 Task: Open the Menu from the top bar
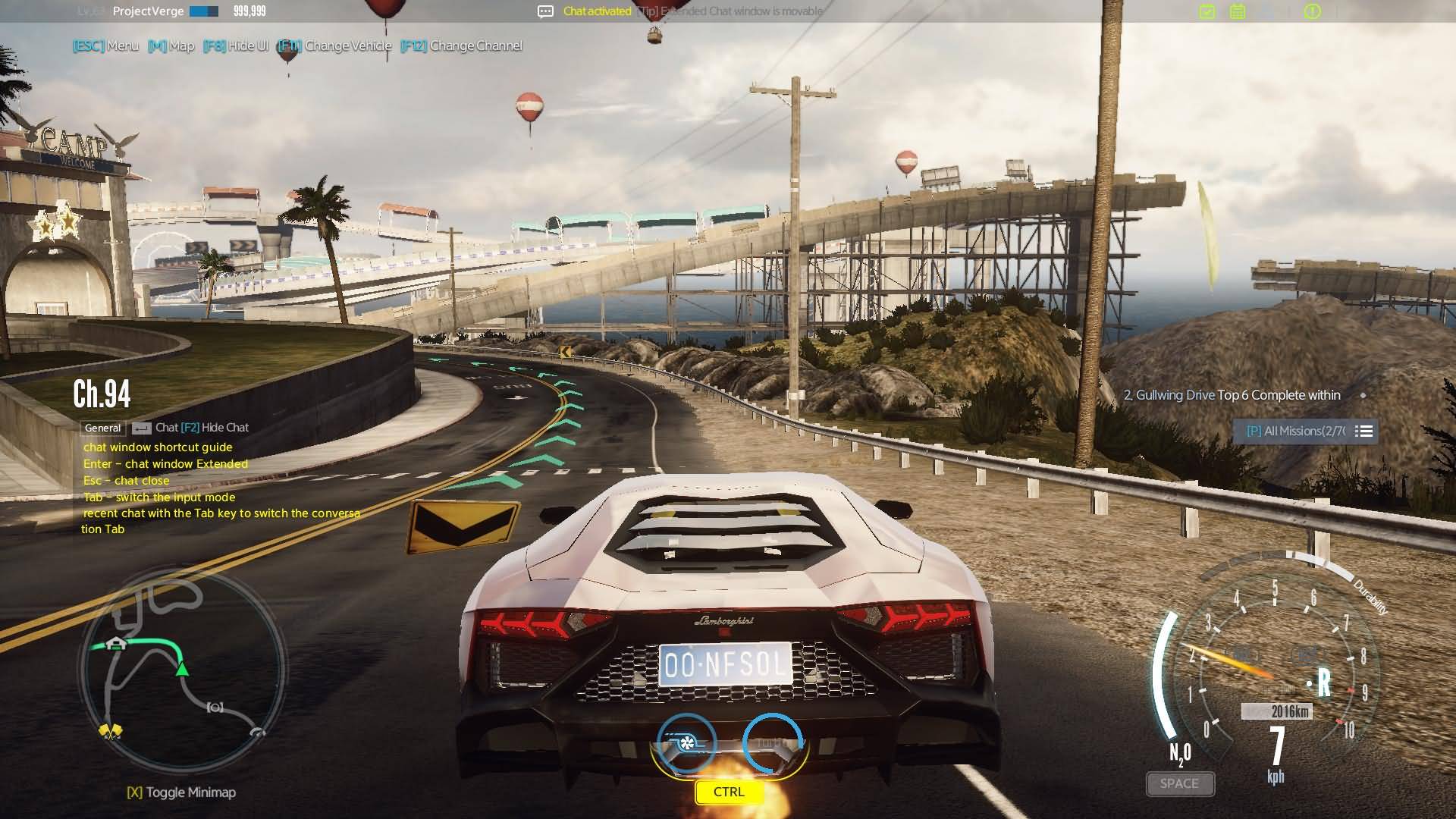pos(107,45)
